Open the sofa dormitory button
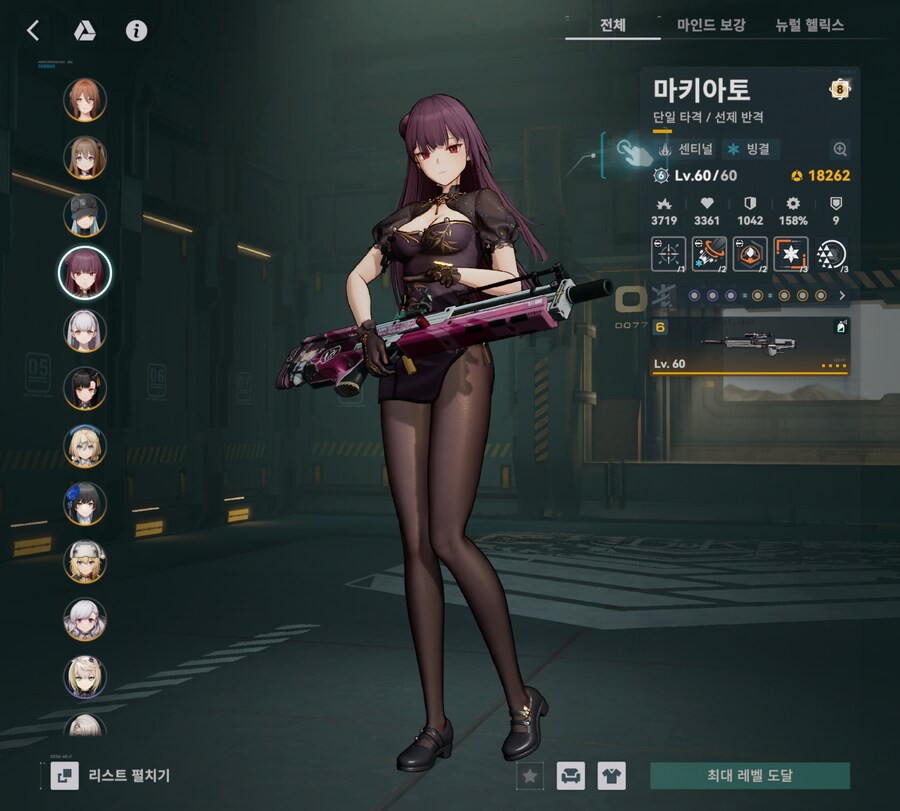 point(571,775)
